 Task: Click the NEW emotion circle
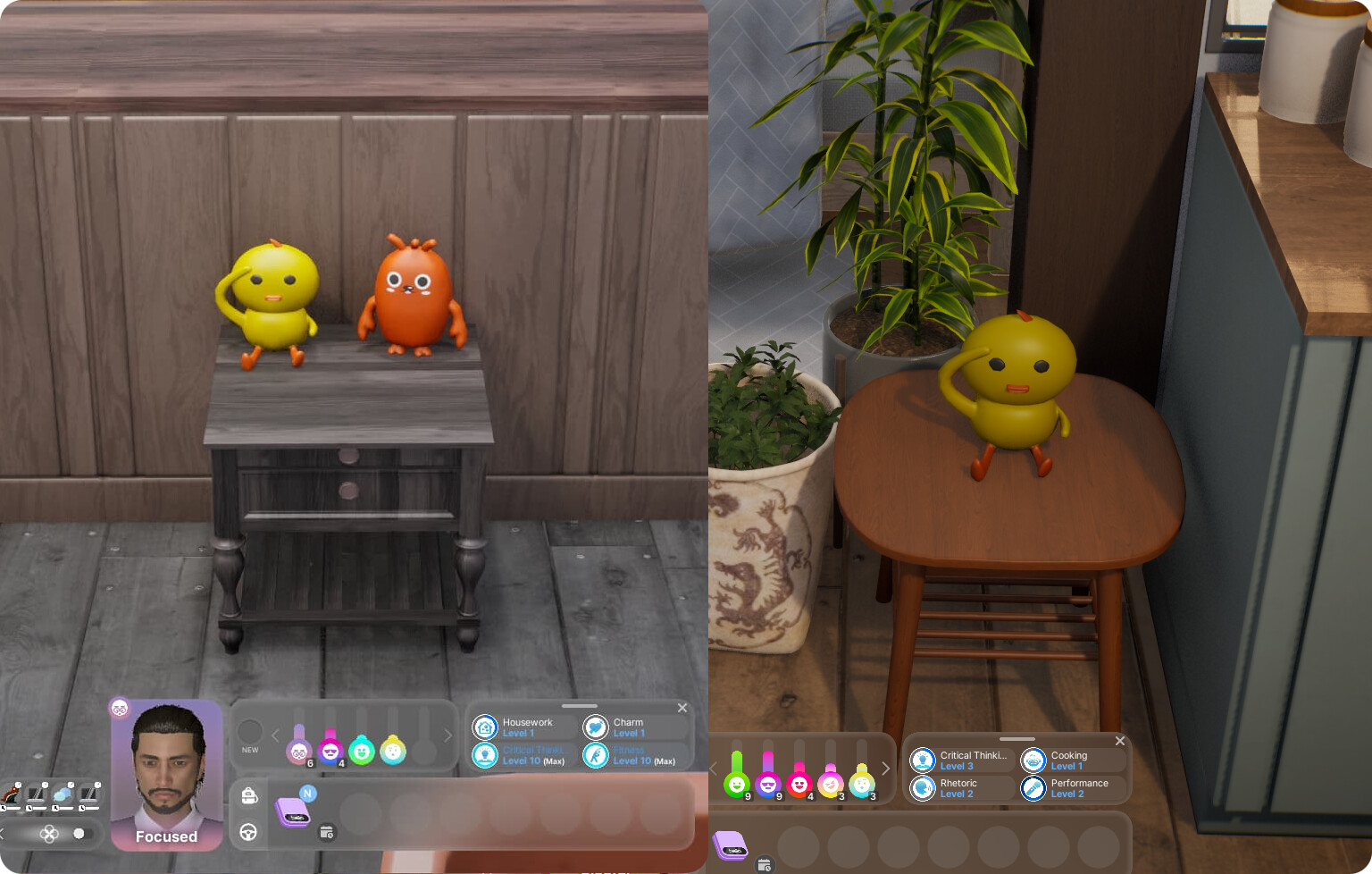click(250, 732)
